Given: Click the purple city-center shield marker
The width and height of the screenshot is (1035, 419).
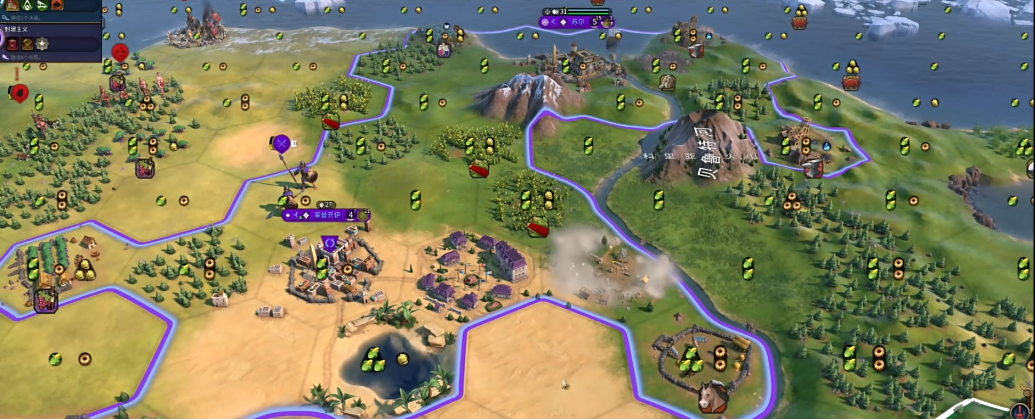Looking at the screenshot, I should pyautogui.click(x=329, y=243).
